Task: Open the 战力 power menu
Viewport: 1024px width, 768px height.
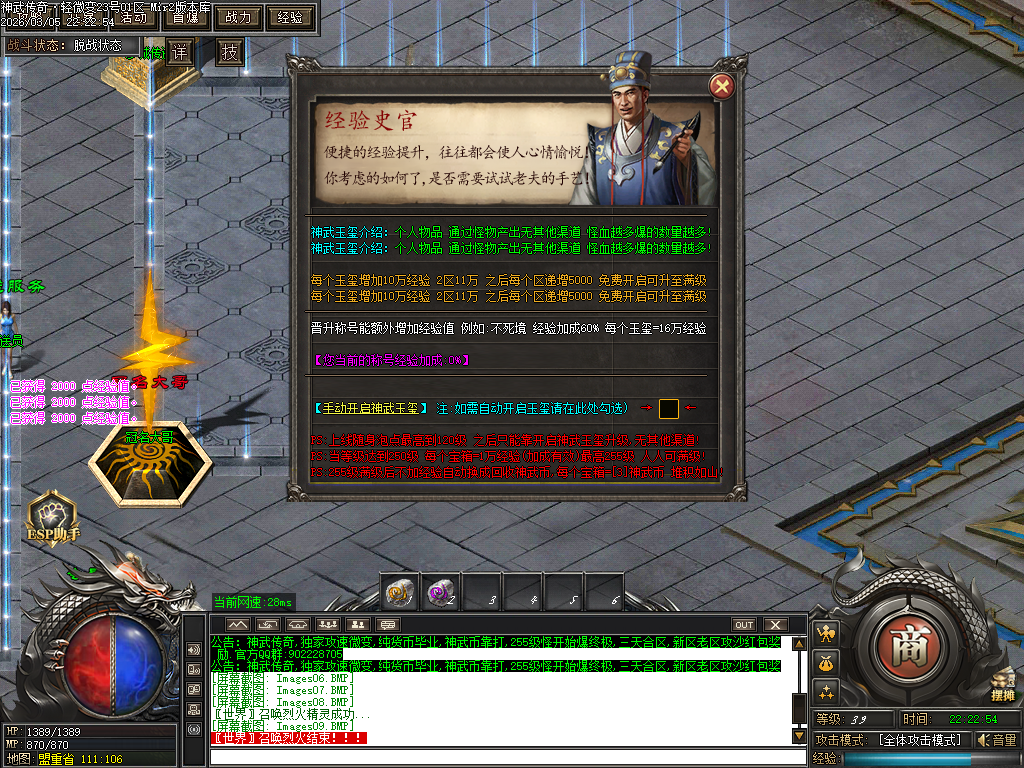Action: pos(239,17)
